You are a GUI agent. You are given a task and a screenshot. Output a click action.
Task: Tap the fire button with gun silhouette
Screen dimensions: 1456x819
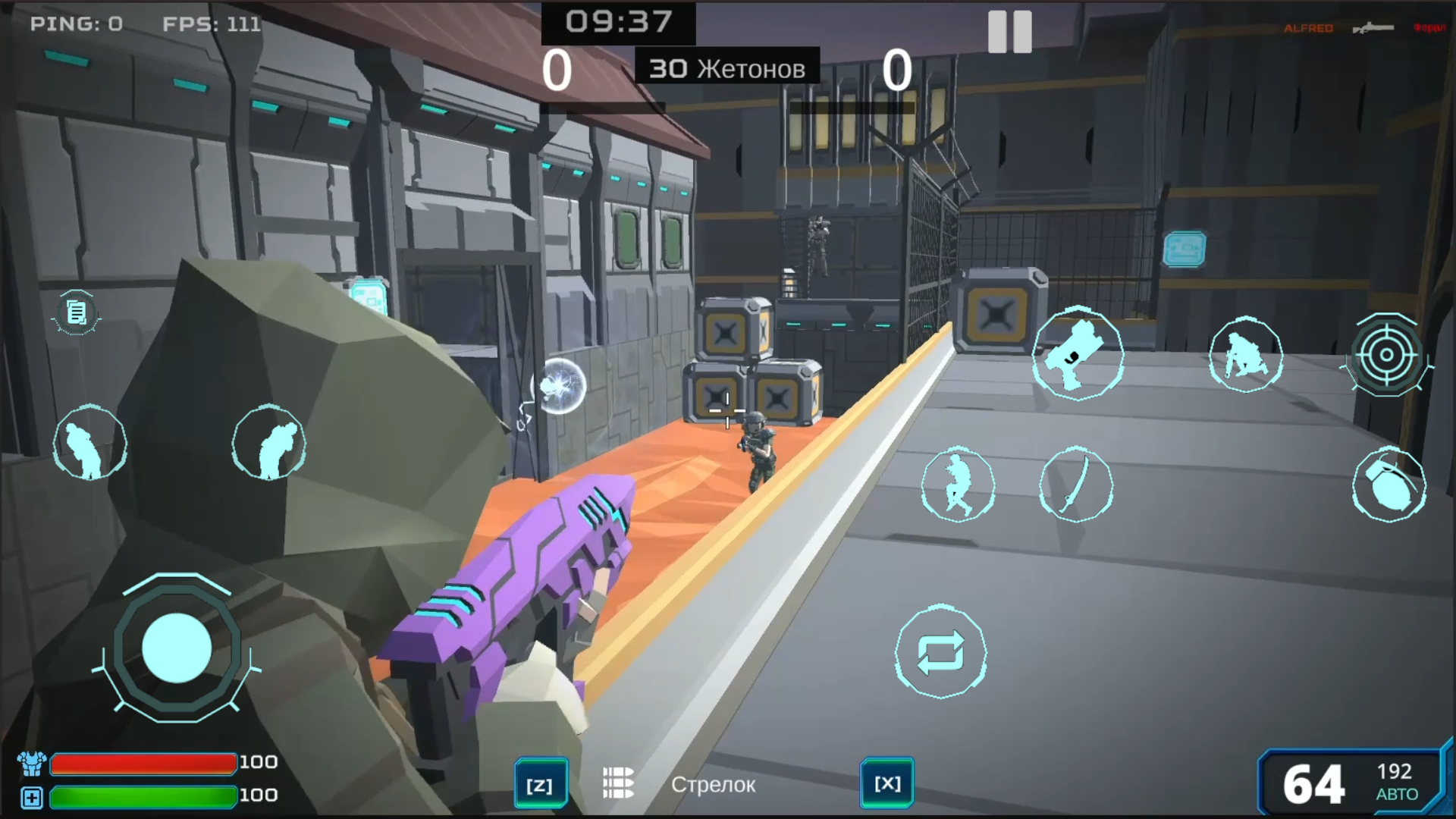(x=1079, y=353)
